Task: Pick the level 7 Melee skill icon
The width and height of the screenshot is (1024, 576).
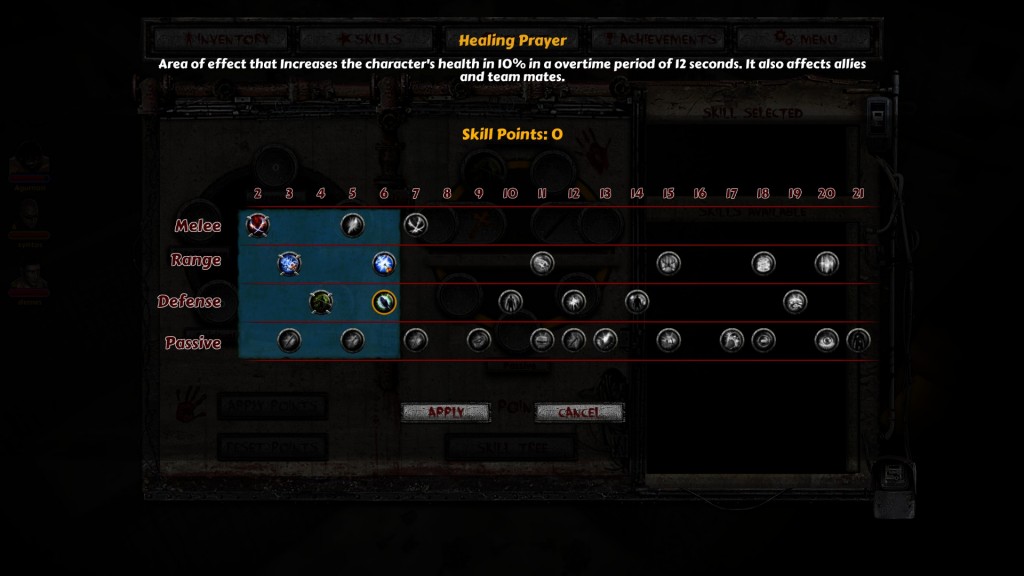Action: coord(415,225)
